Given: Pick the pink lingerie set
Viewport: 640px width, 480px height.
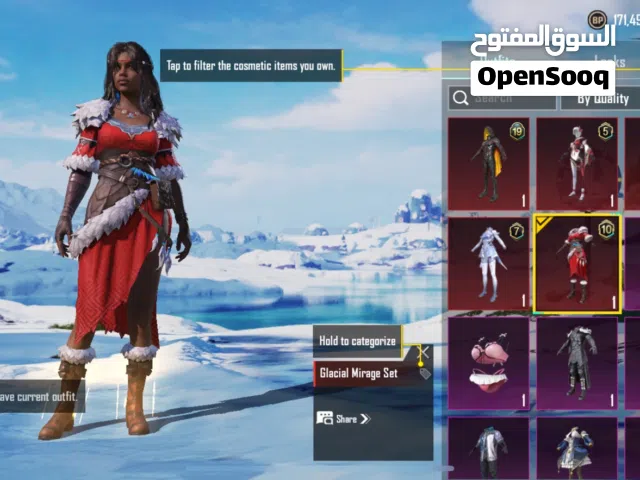Looking at the screenshot, I should [x=489, y=362].
